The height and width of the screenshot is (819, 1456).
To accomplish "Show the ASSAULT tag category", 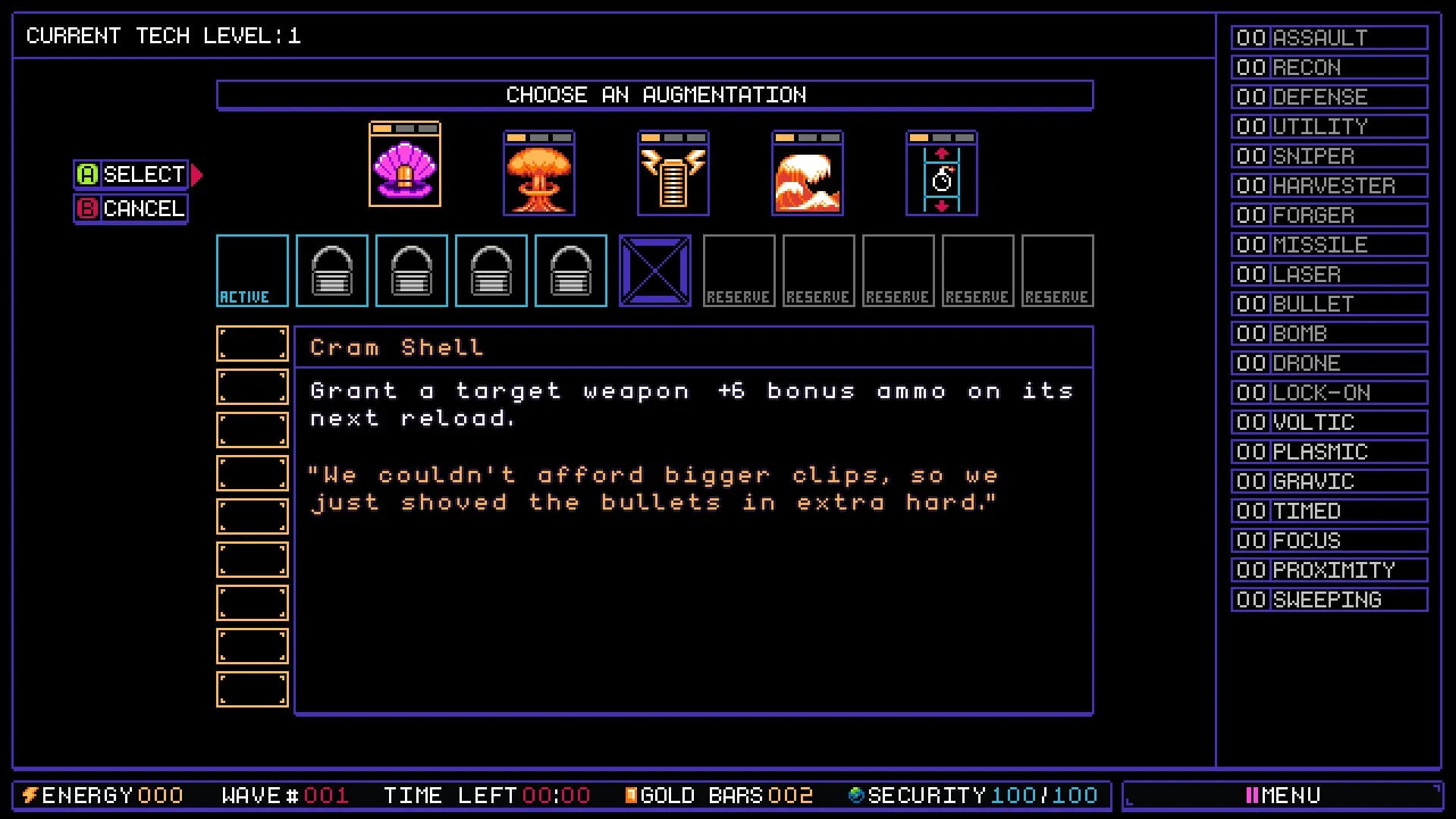I will tap(1329, 38).
